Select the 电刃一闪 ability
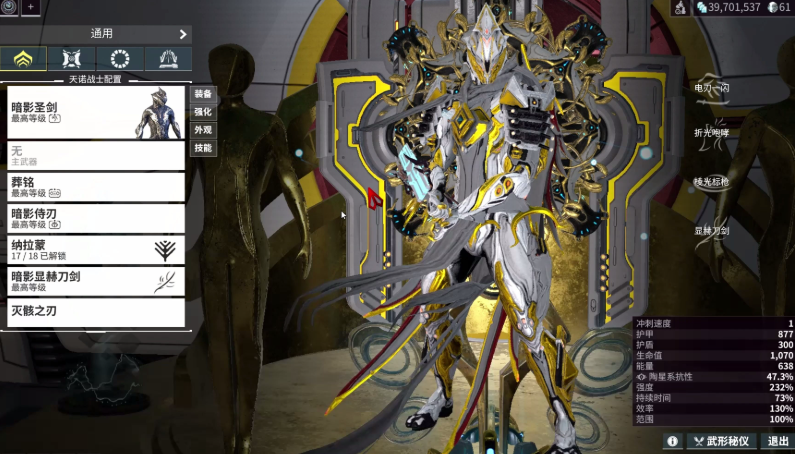The image size is (795, 454). click(712, 88)
